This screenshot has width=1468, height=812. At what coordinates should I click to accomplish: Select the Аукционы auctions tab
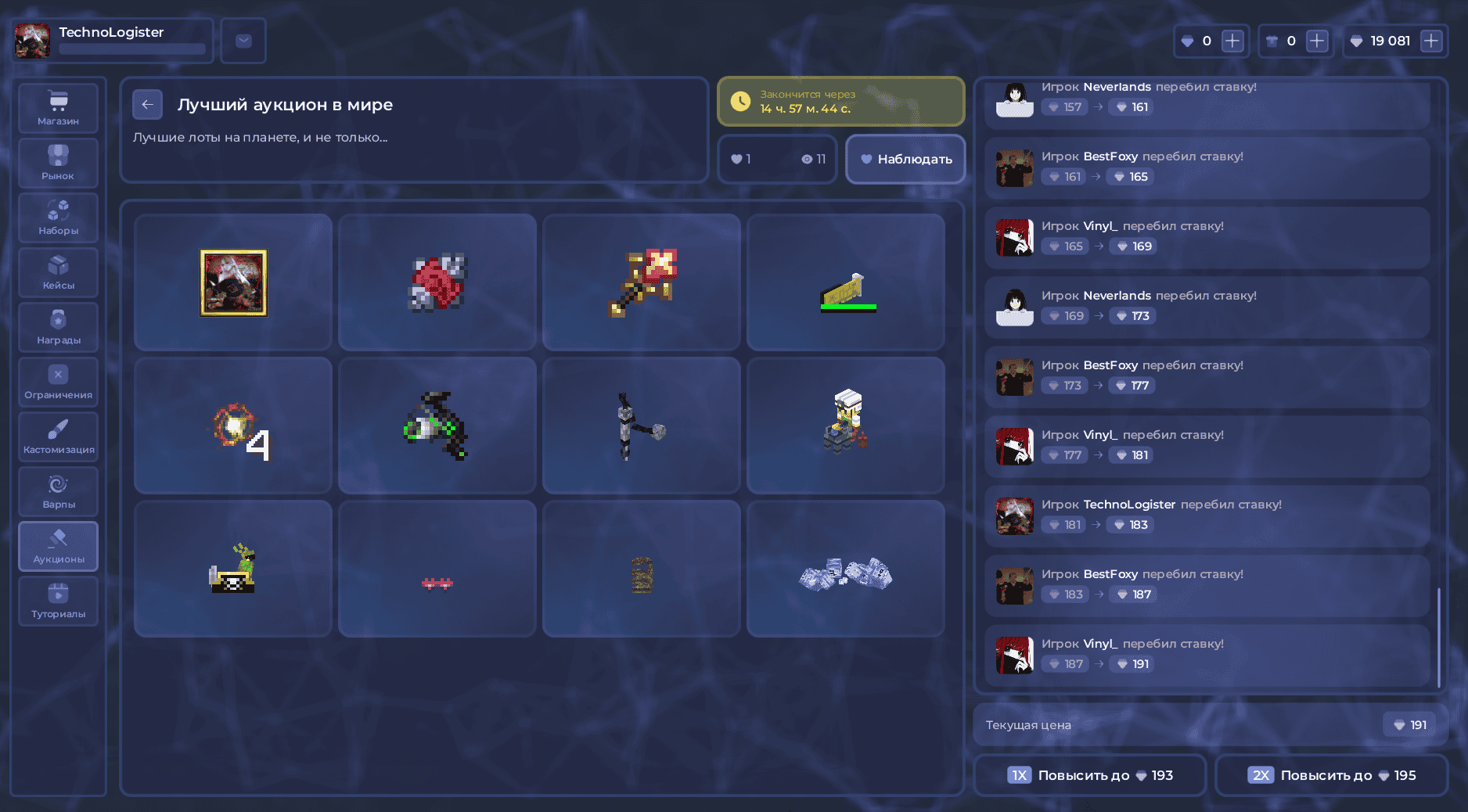pos(59,546)
